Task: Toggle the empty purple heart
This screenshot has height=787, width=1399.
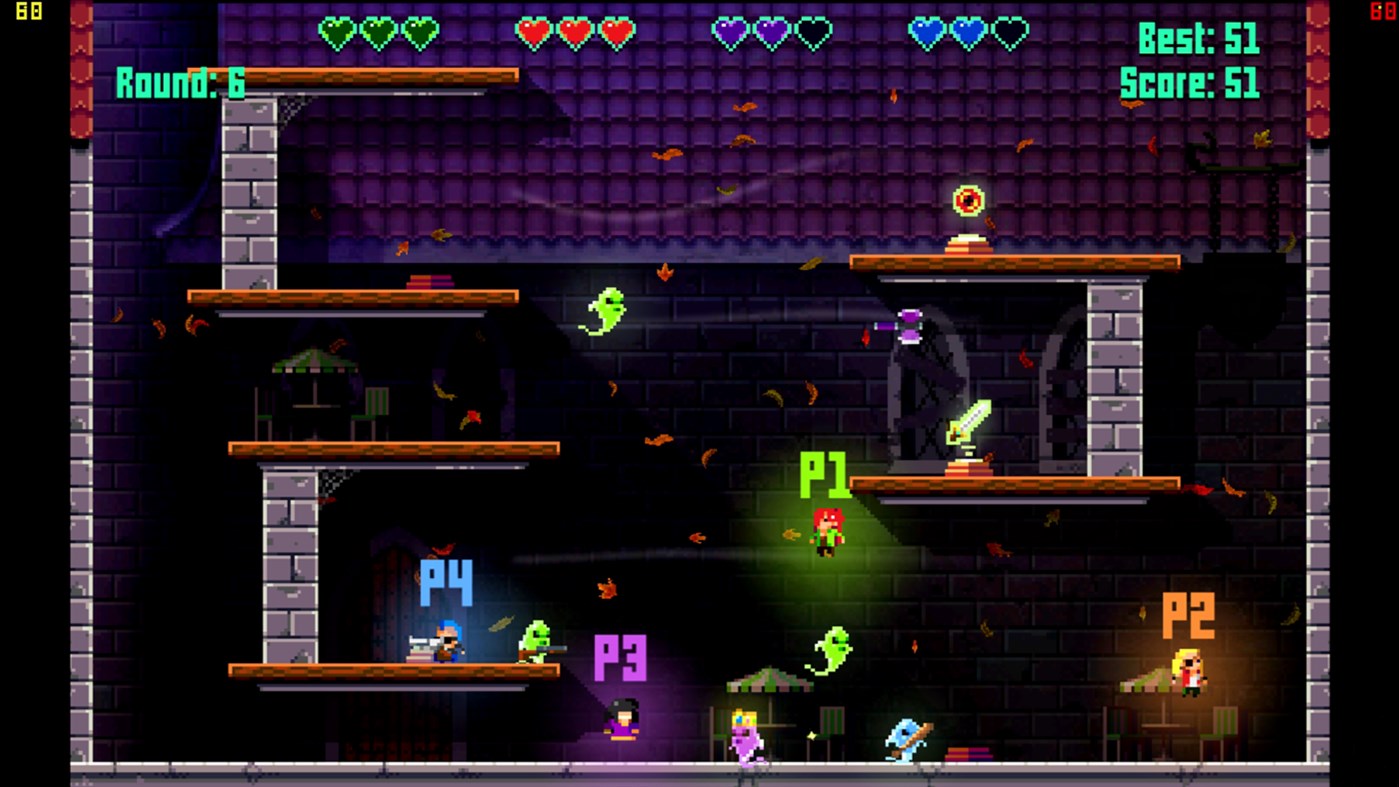Action: 812,31
